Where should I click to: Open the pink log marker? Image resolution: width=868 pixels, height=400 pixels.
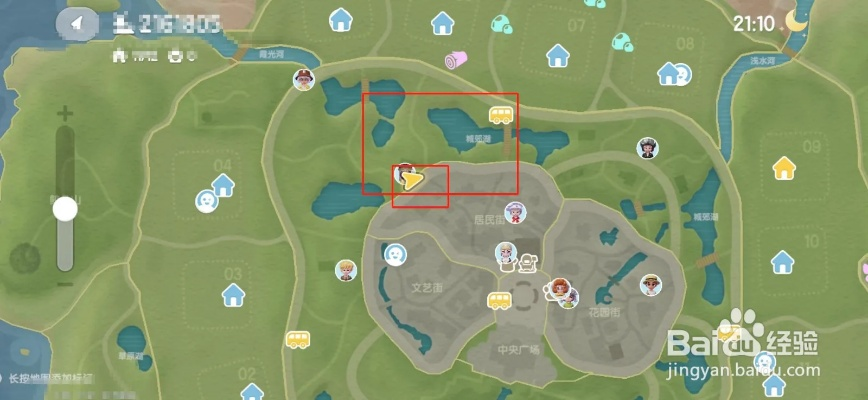coord(457,61)
